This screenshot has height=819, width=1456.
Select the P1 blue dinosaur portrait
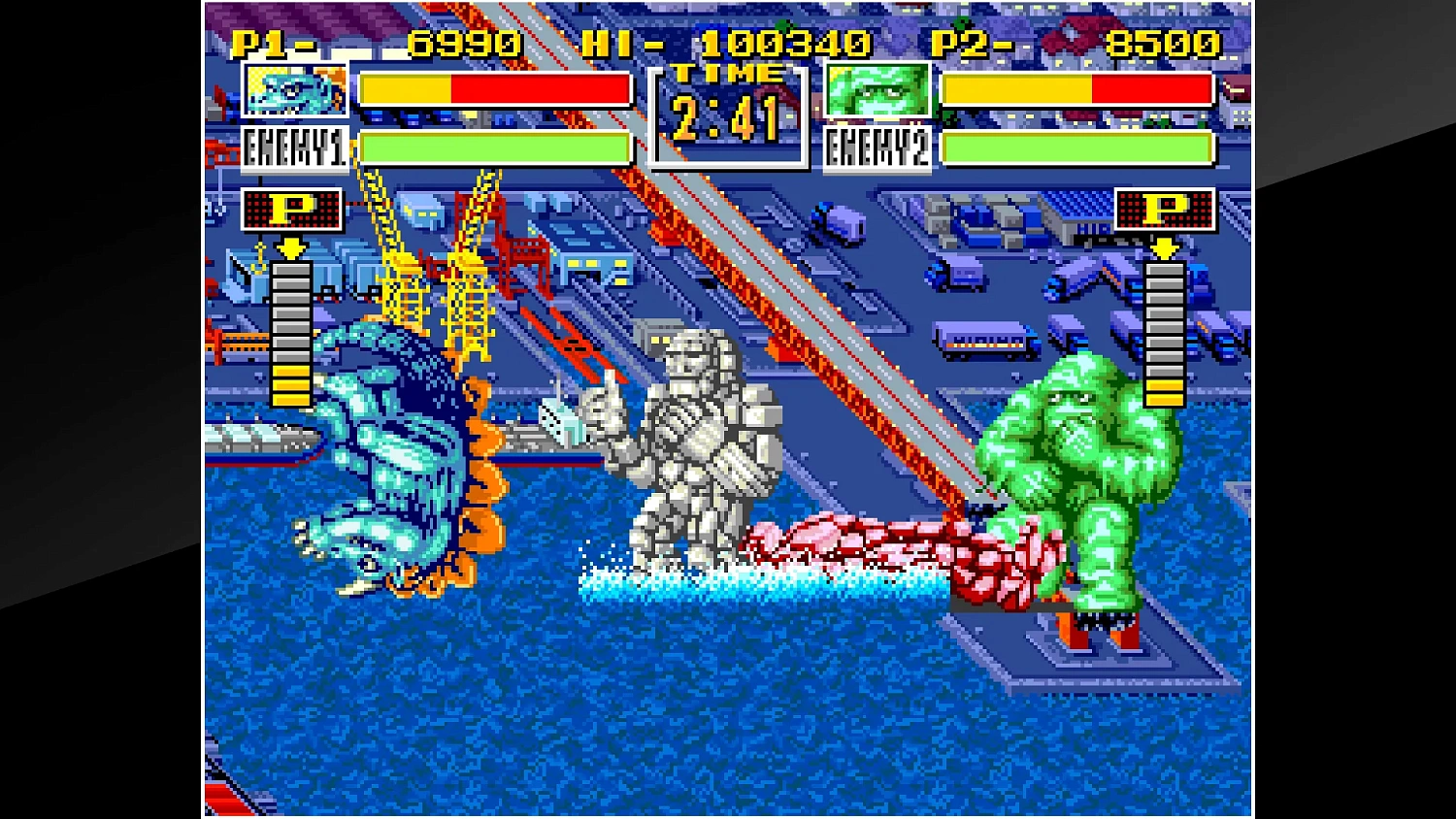click(x=294, y=89)
